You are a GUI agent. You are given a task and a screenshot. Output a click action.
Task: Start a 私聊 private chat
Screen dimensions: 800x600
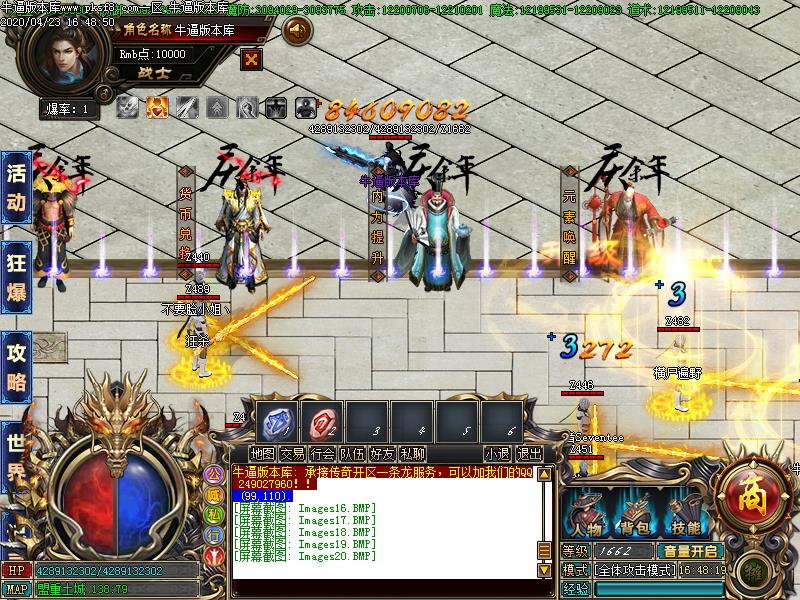(x=412, y=454)
